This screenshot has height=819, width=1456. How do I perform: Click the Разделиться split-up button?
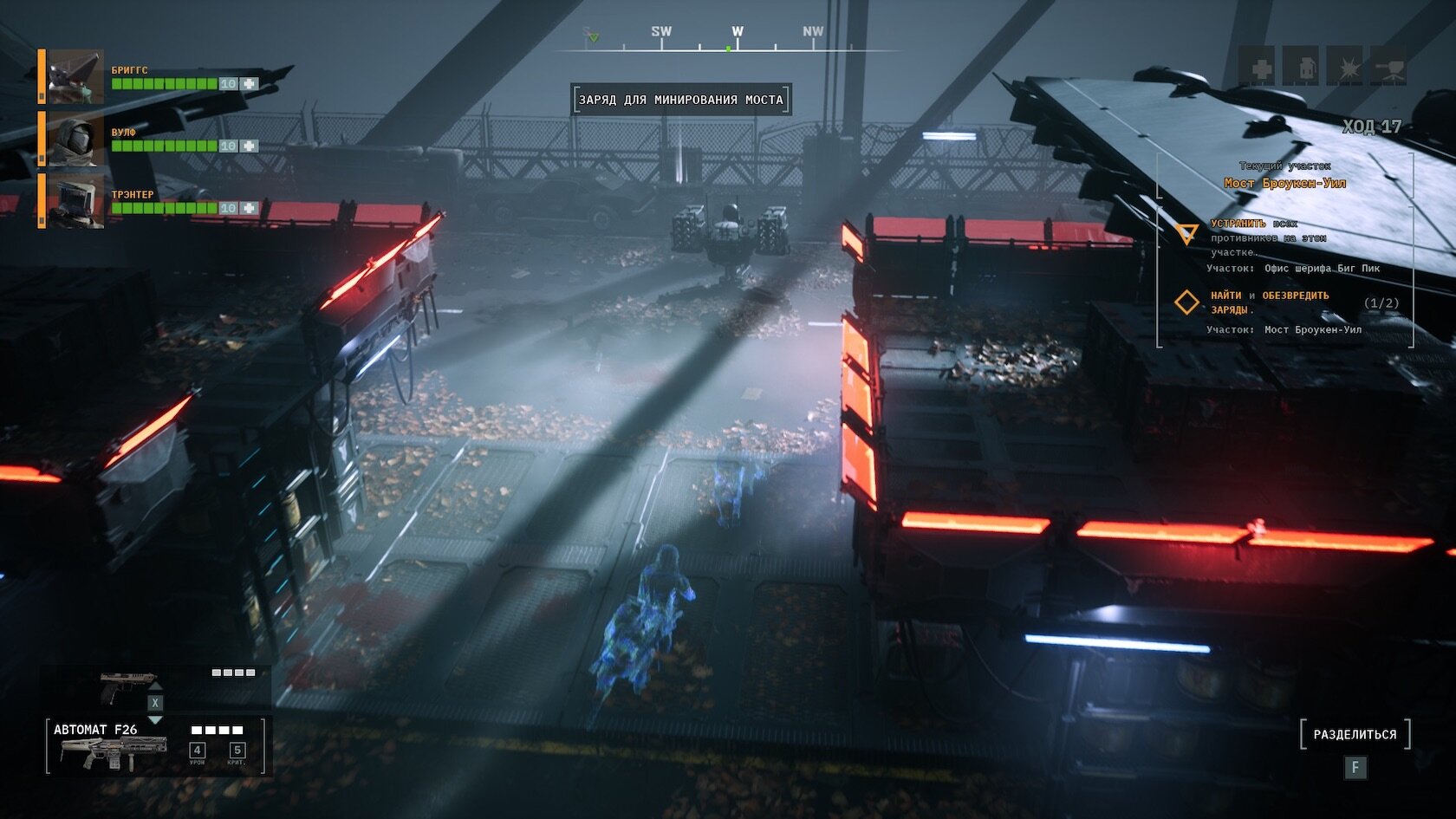click(1355, 734)
